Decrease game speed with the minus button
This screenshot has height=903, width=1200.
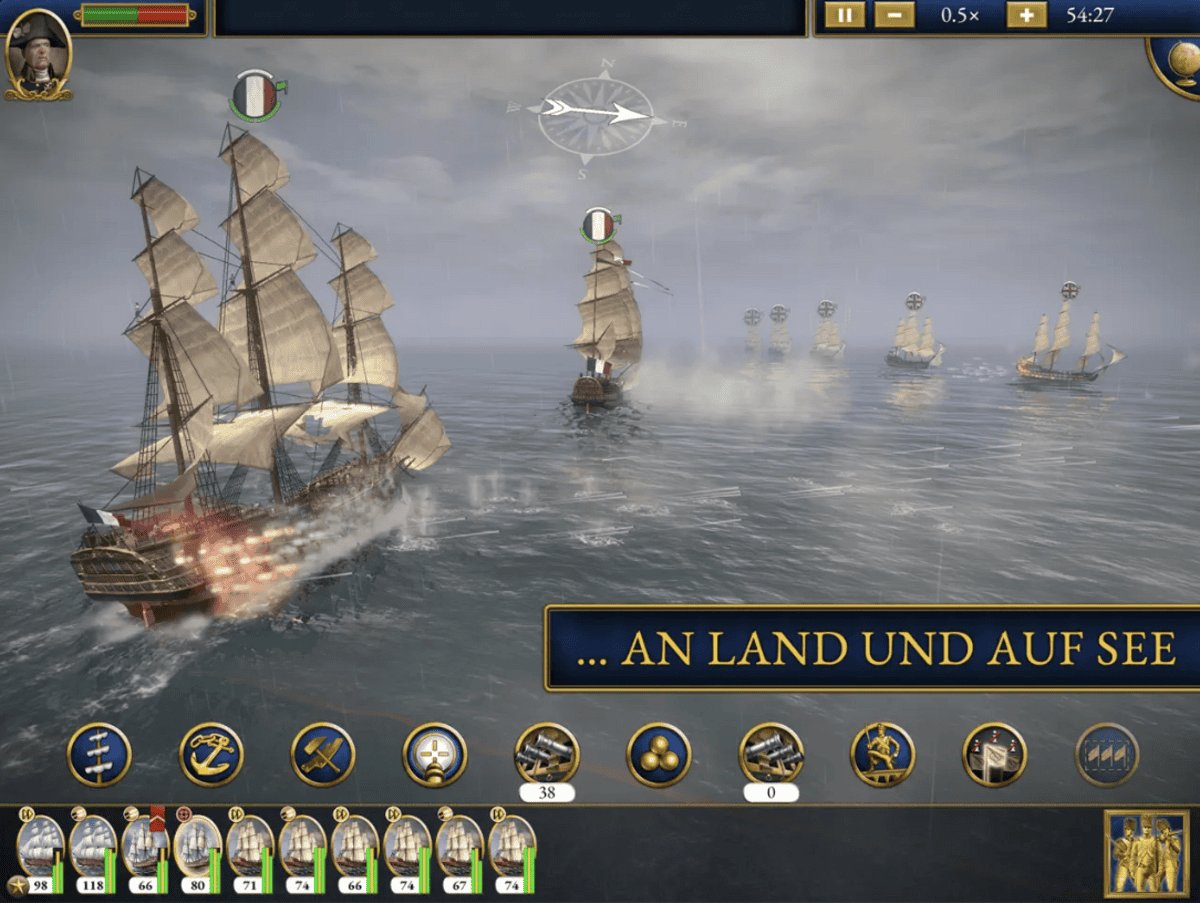click(x=894, y=16)
